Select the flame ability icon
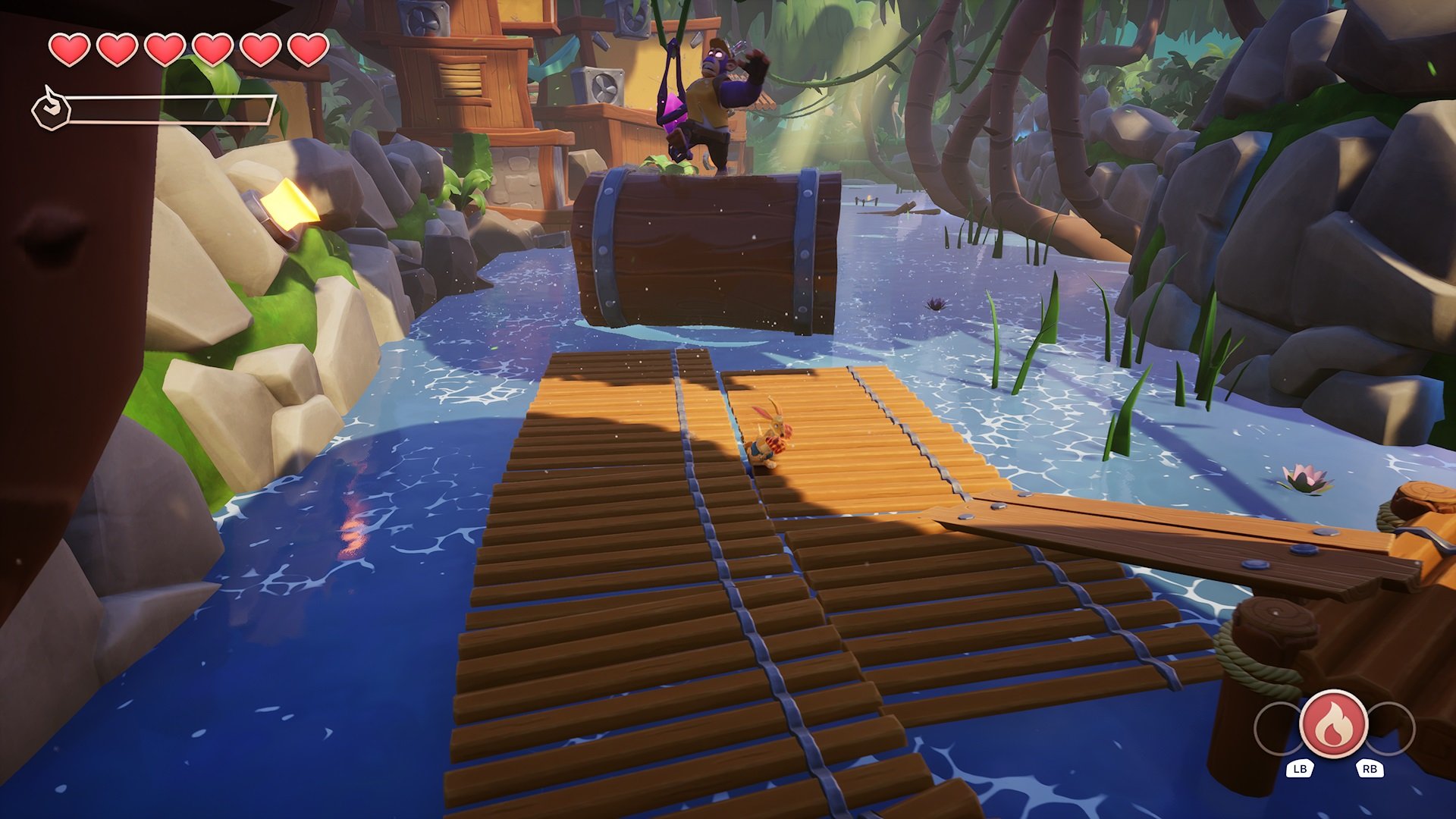The height and width of the screenshot is (819, 1456). point(1333,725)
